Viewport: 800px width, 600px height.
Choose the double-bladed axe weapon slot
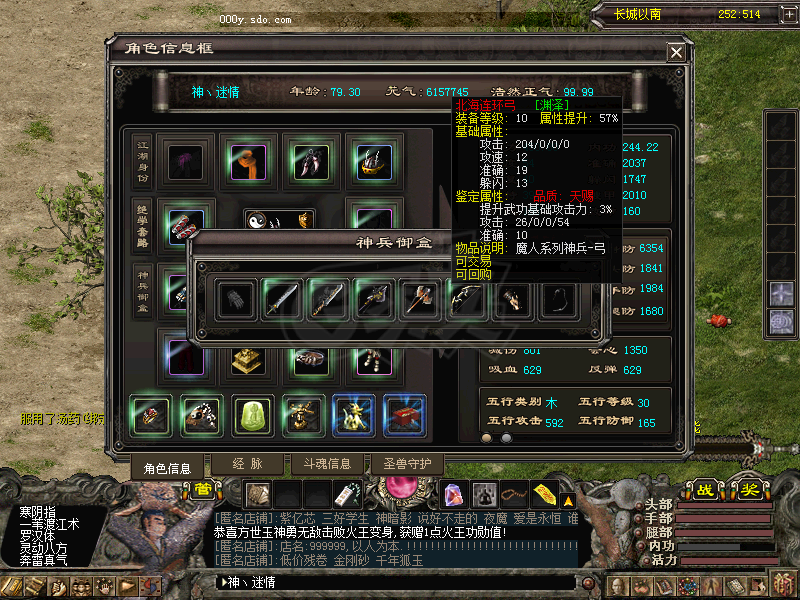tap(420, 299)
